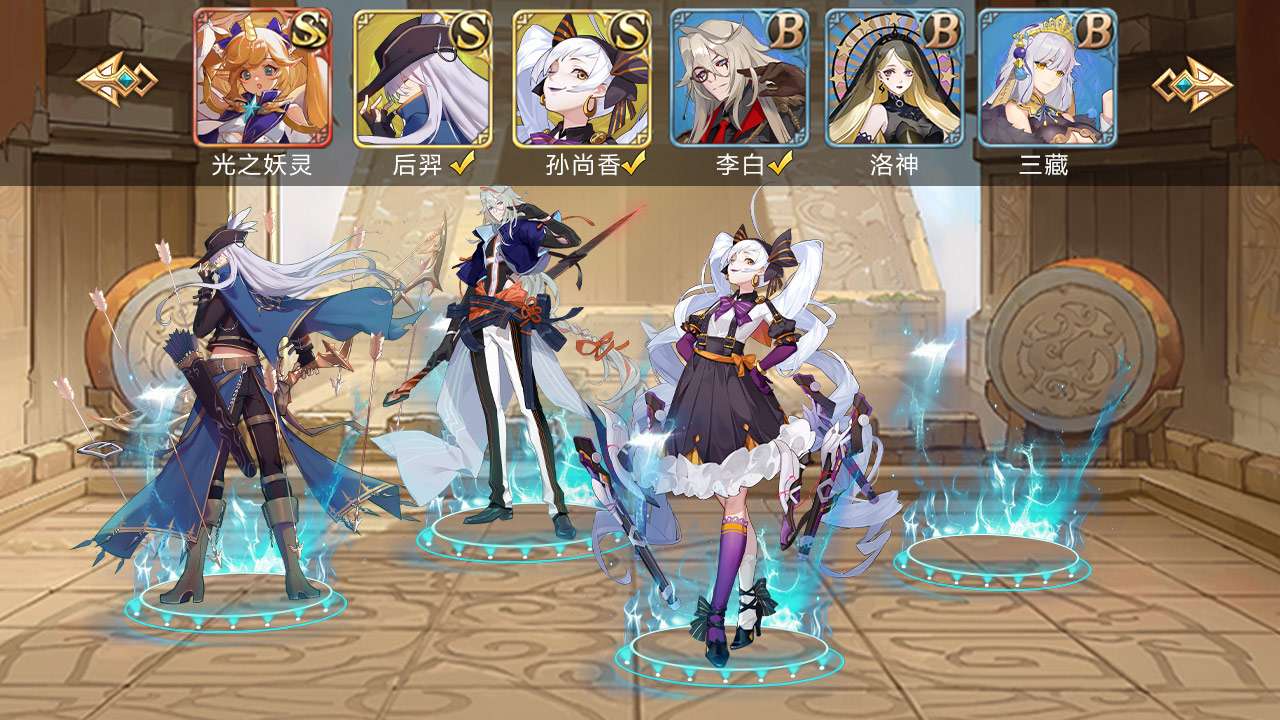Select the 三藏 hero card
This screenshot has height=720, width=1280.
tap(1047, 78)
